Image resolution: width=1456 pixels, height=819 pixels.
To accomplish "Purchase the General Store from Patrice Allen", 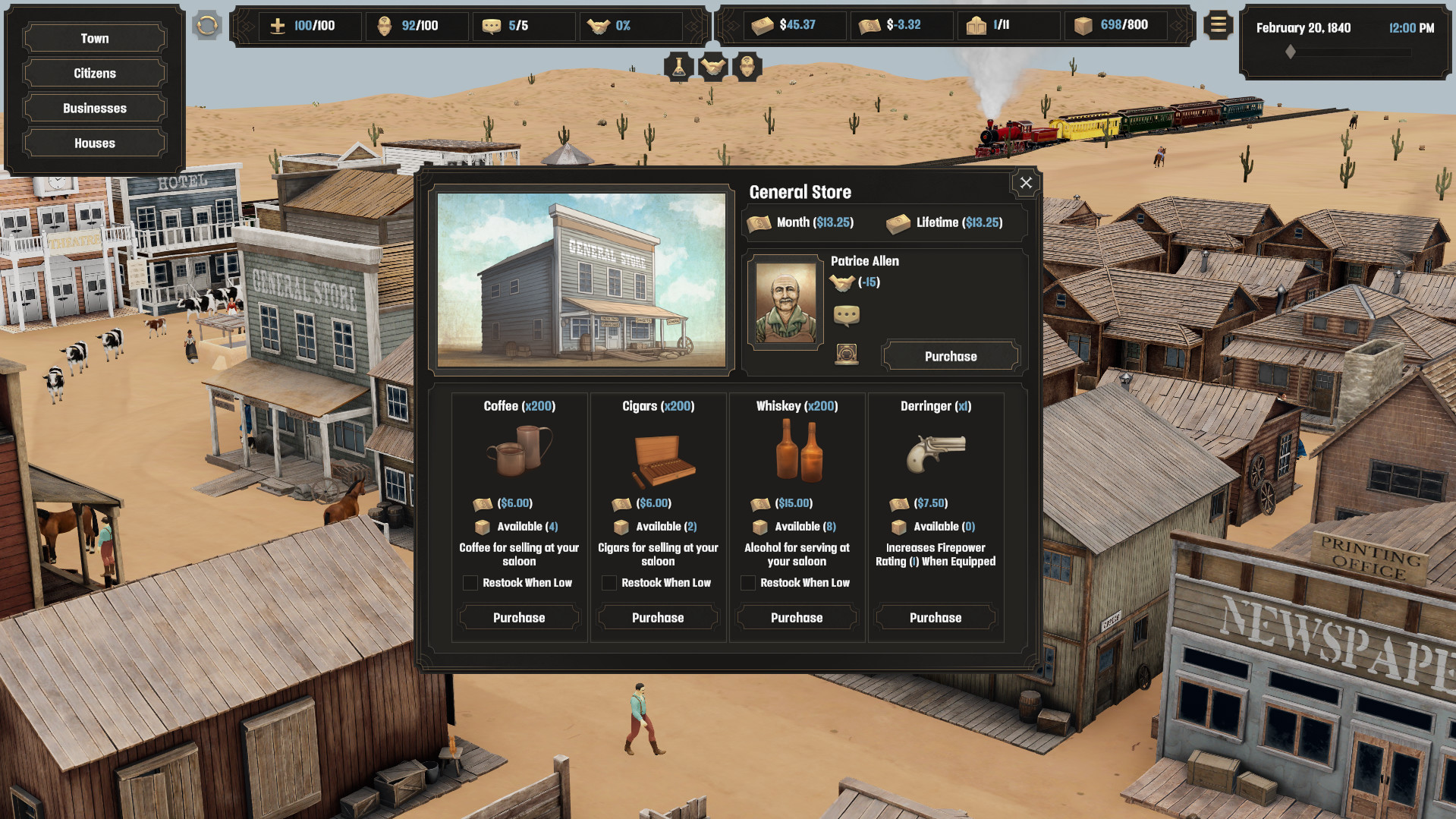I will pos(950,355).
